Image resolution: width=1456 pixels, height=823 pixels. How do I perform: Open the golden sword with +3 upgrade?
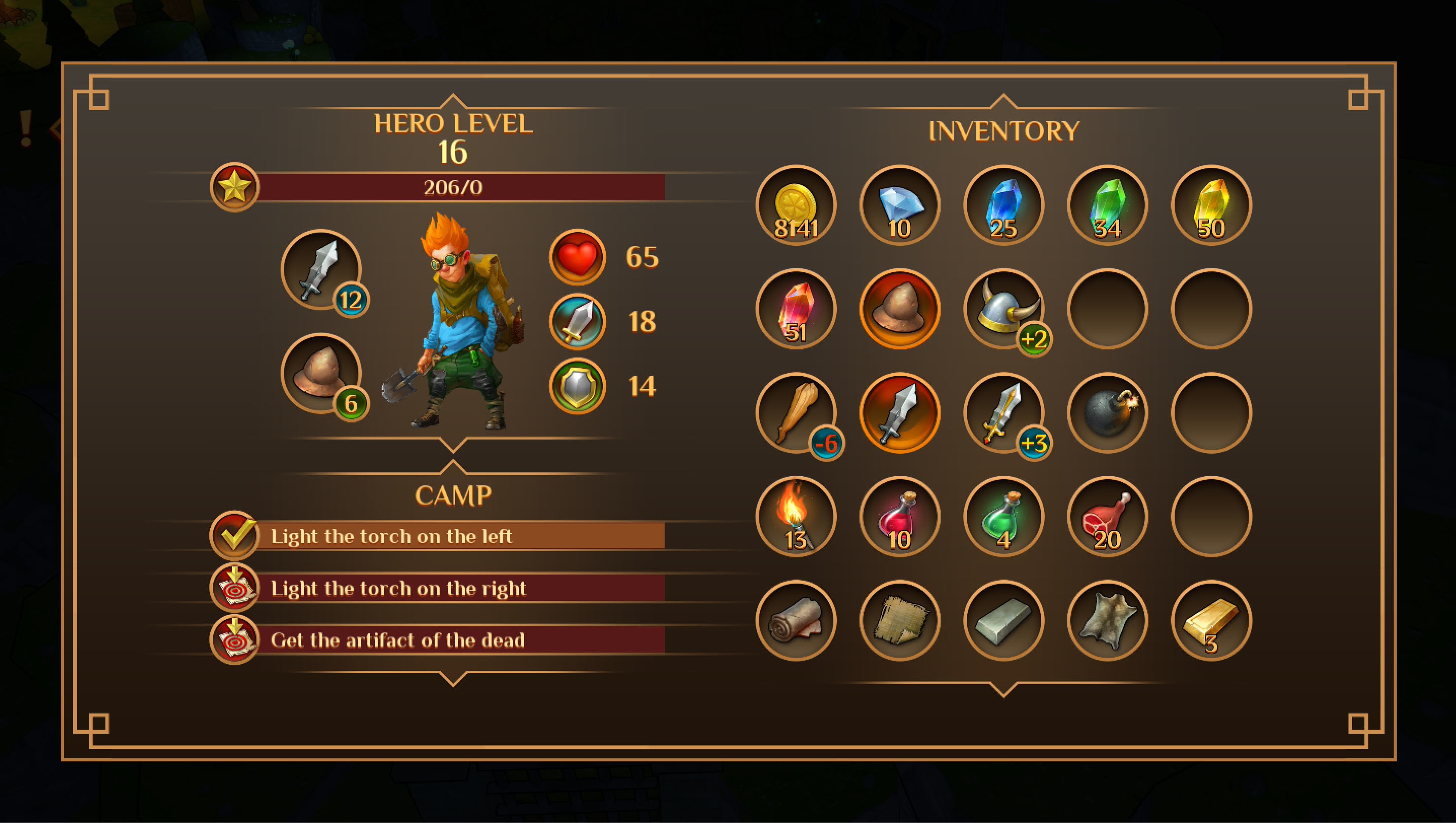(1004, 412)
